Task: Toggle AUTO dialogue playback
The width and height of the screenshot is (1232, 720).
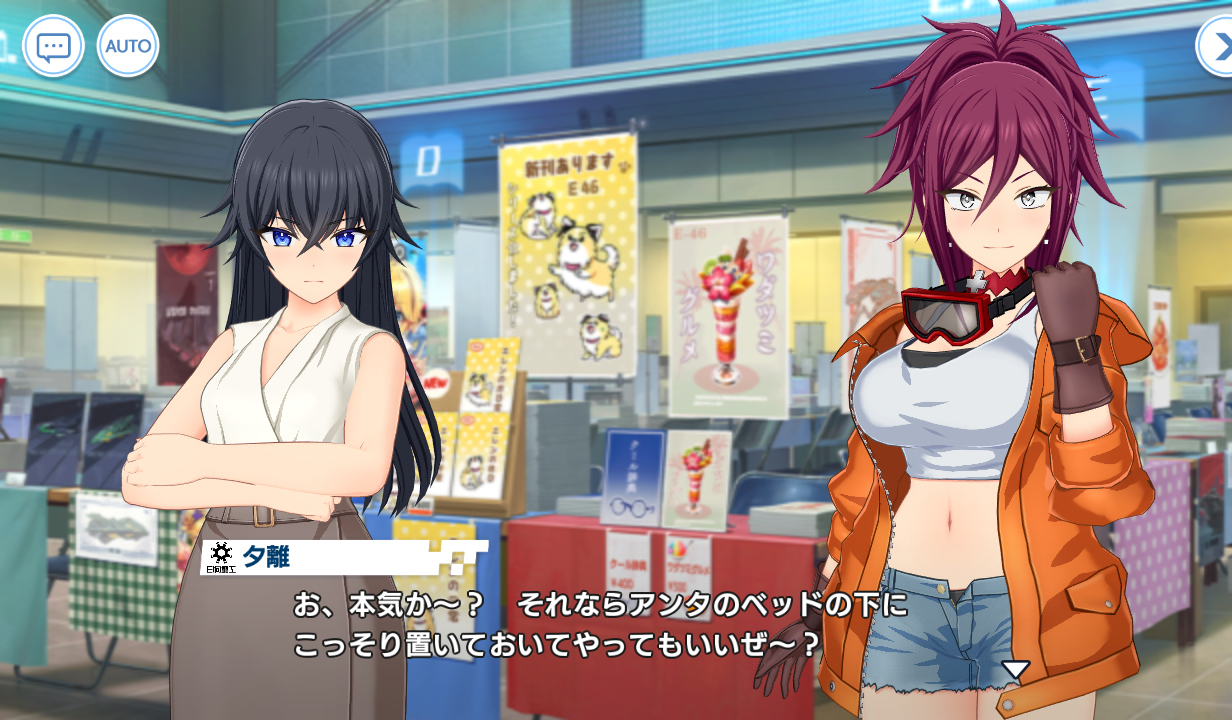Action: [128, 46]
